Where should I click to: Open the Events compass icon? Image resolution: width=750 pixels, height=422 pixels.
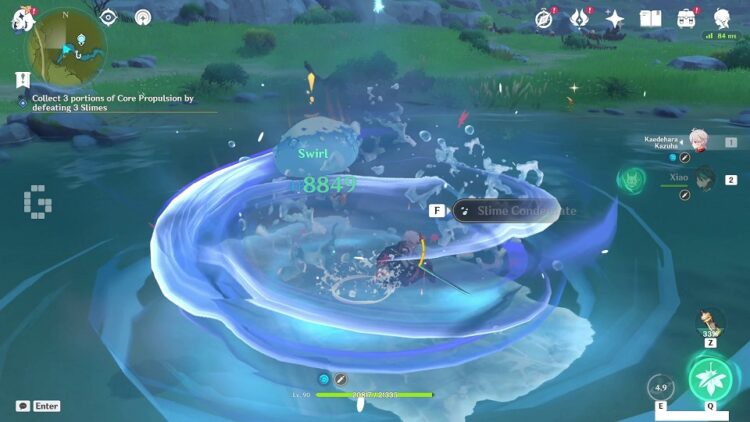544,19
